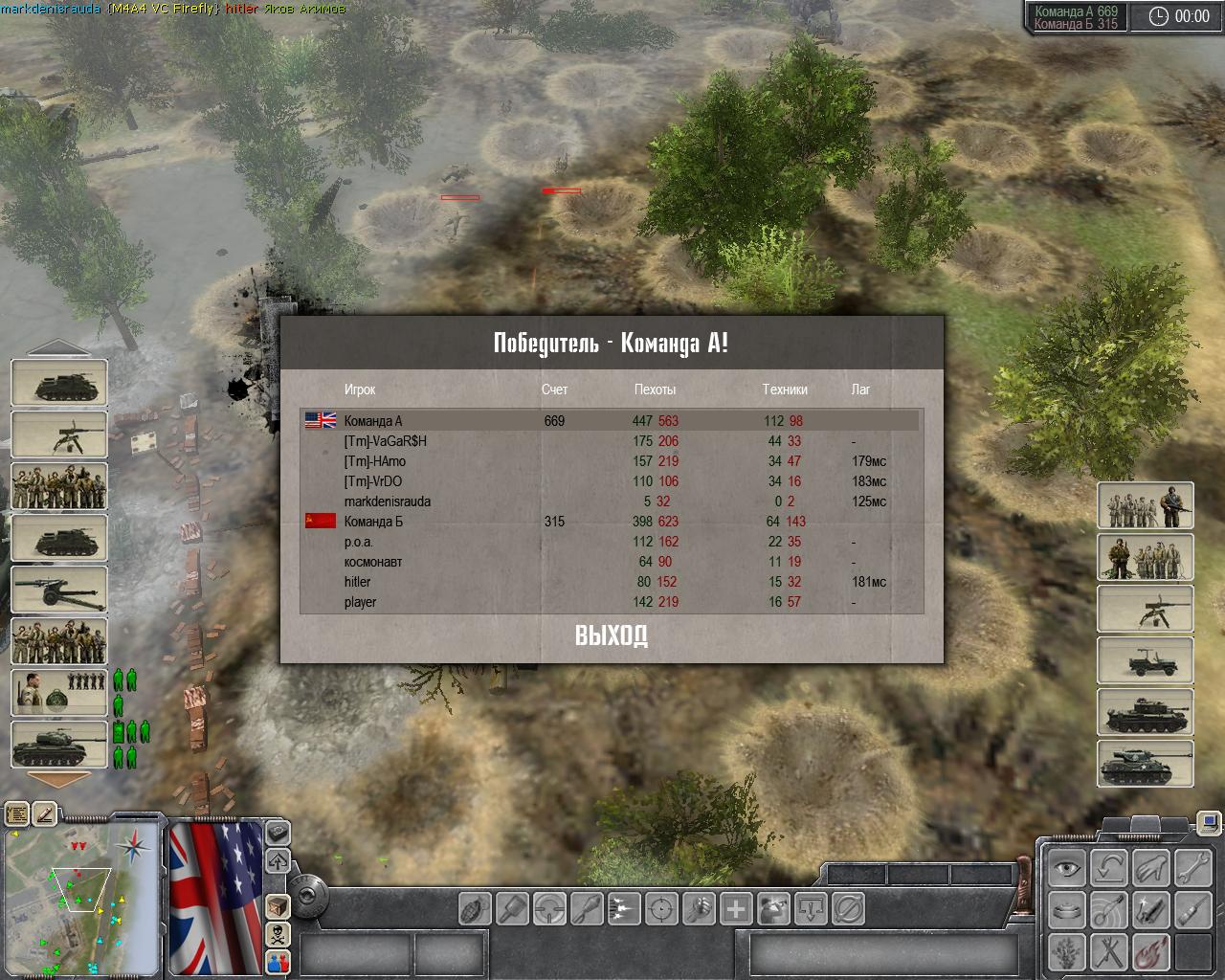Click the computer monitor icon
This screenshot has width=1225, height=980.
point(1210,821)
